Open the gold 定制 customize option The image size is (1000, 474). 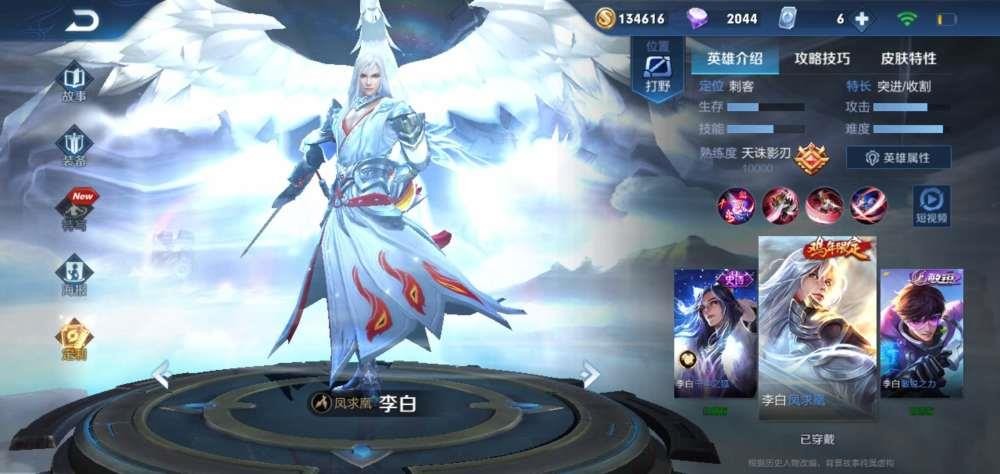click(x=74, y=338)
